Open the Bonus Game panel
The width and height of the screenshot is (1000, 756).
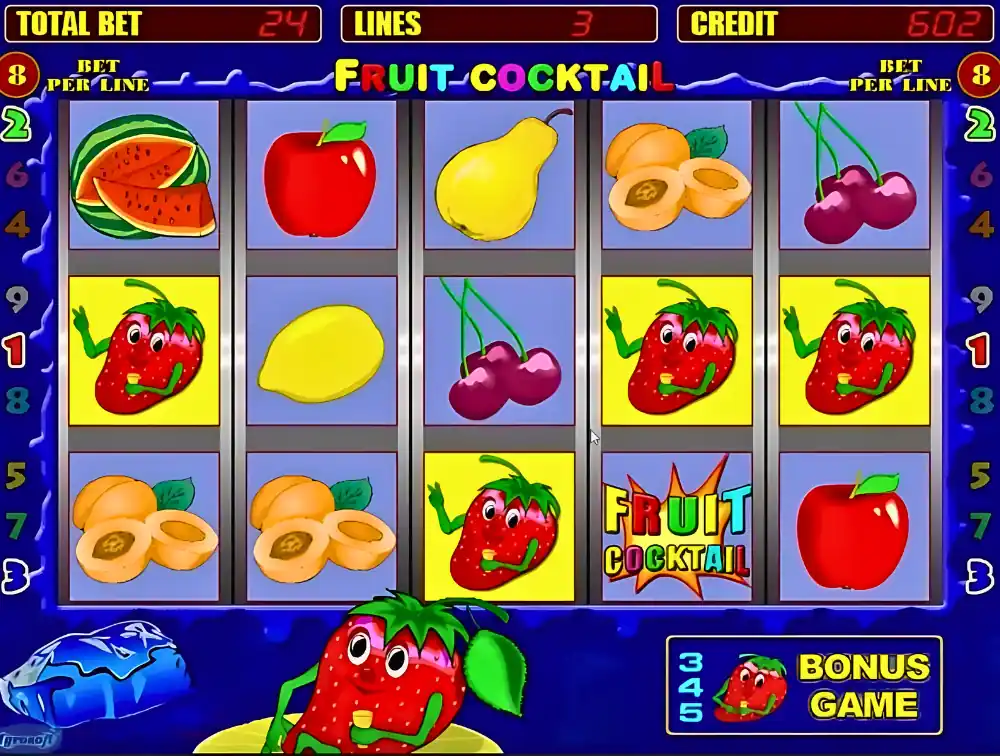[804, 685]
